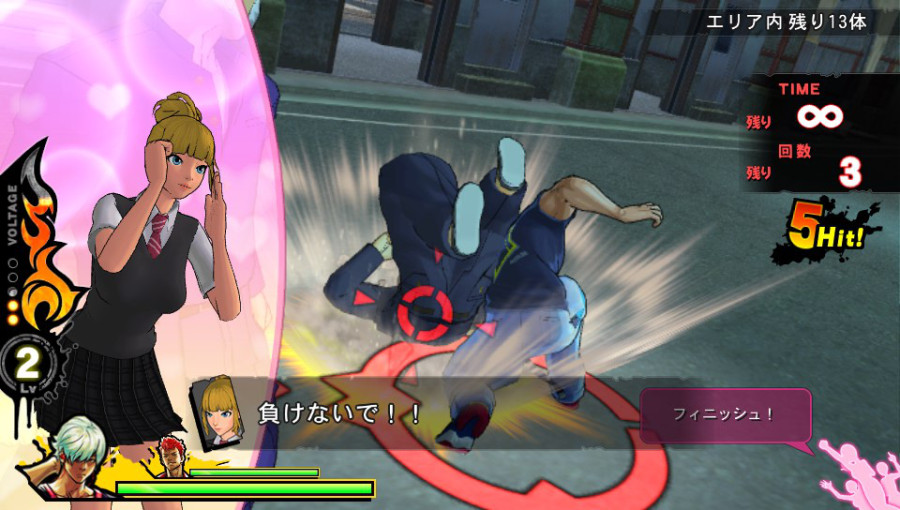
Task: Tap the フィニッシュ! finish bubble
Action: click(x=724, y=415)
